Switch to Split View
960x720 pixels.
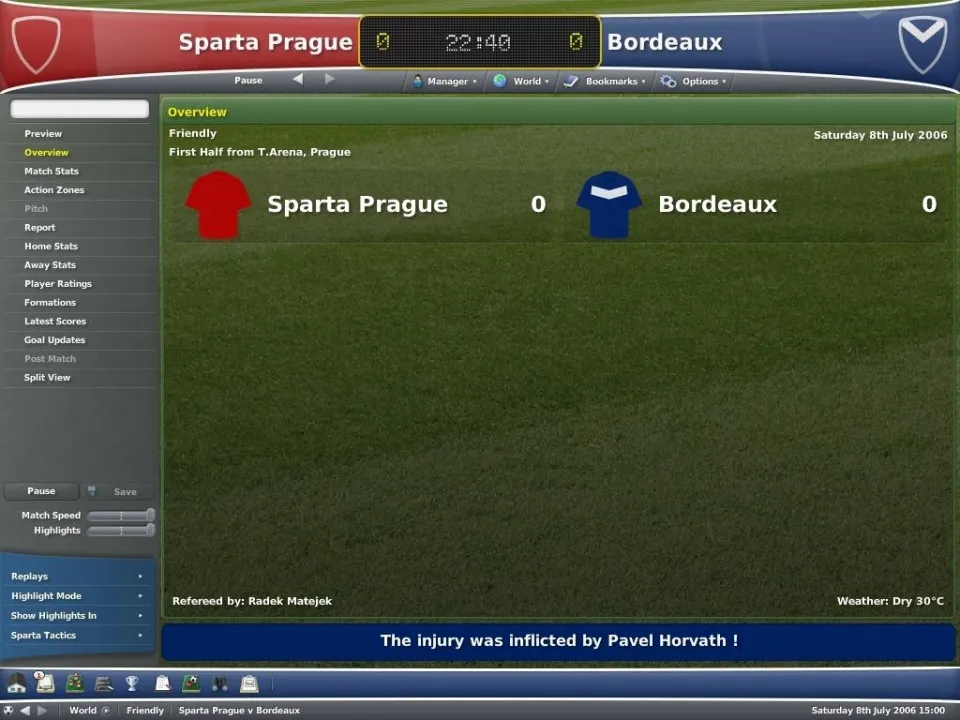(x=47, y=378)
